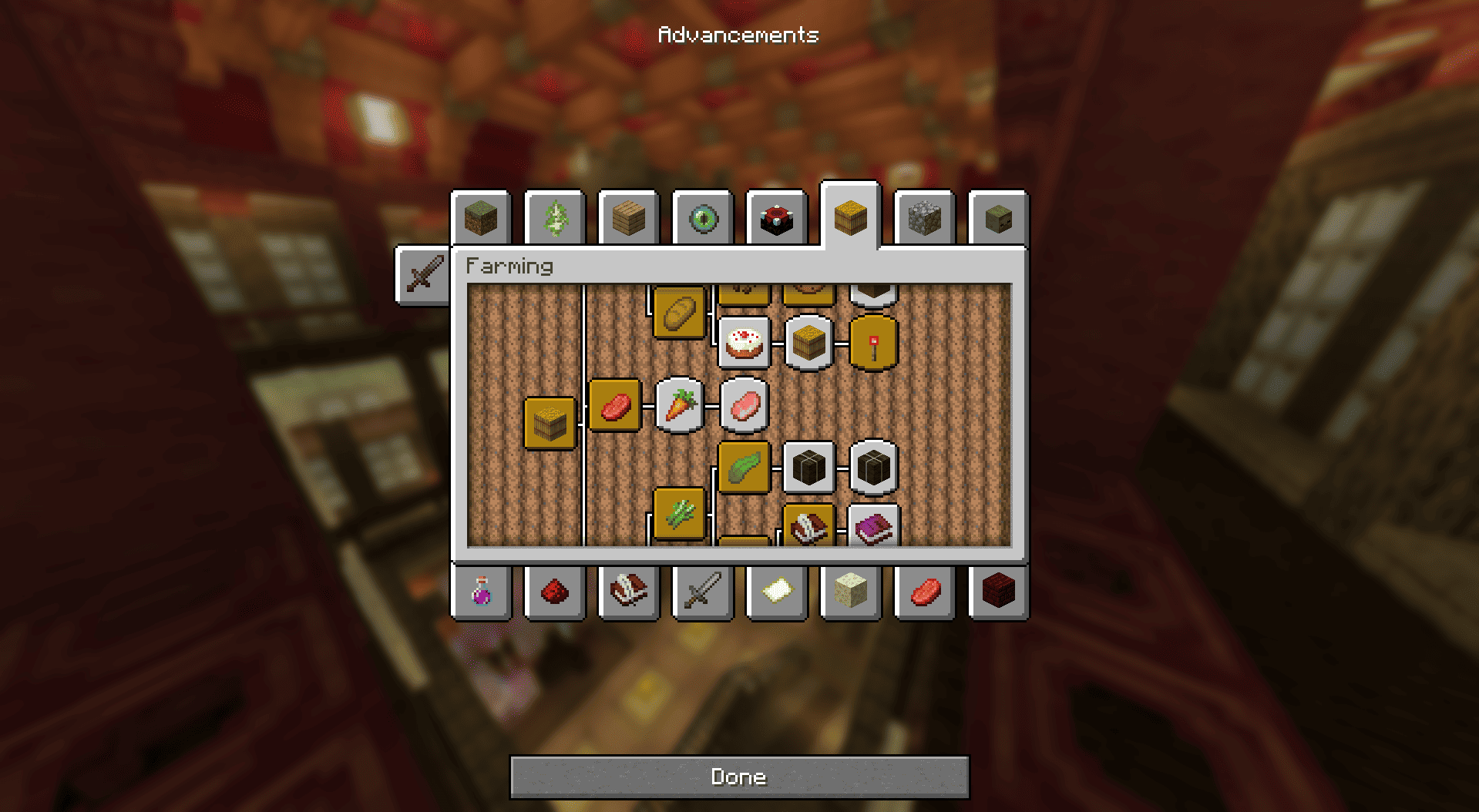This screenshot has height=812, width=1479.
Task: Select the purple enchanted book advancement
Action: coord(873,528)
